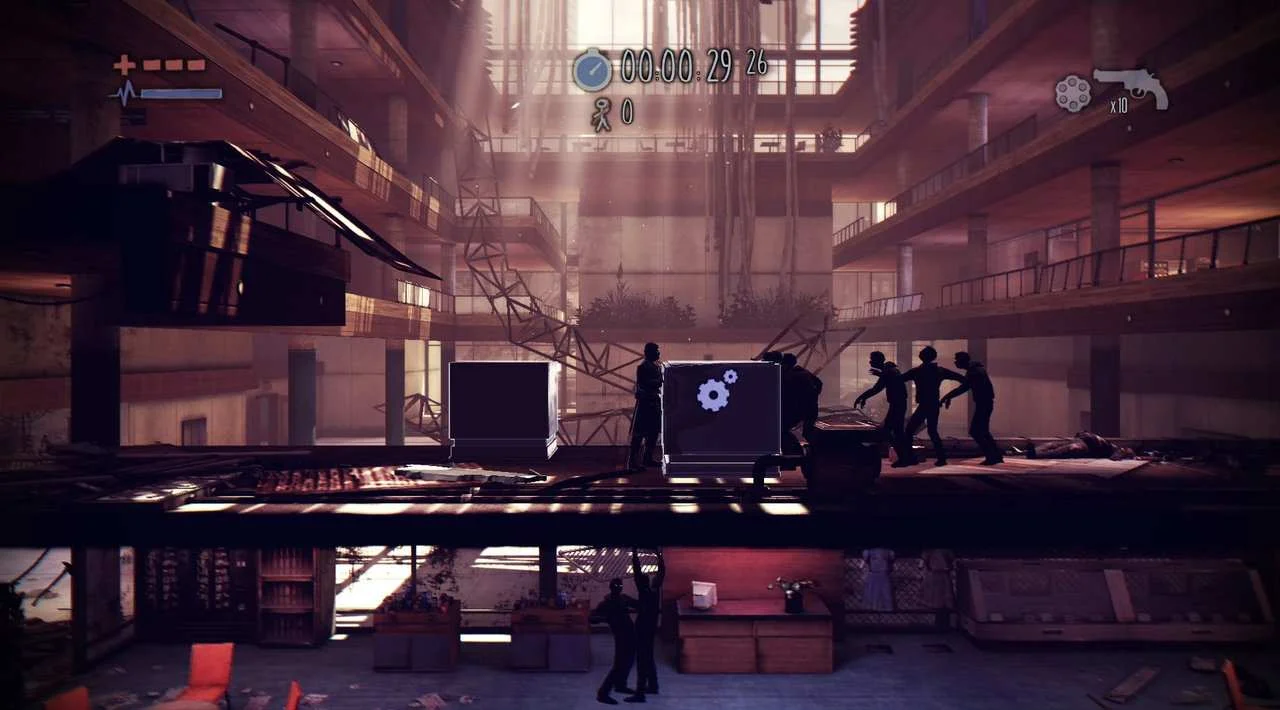The height and width of the screenshot is (710, 1280).
Task: Select the revolver weapon icon
Action: (x=1131, y=86)
